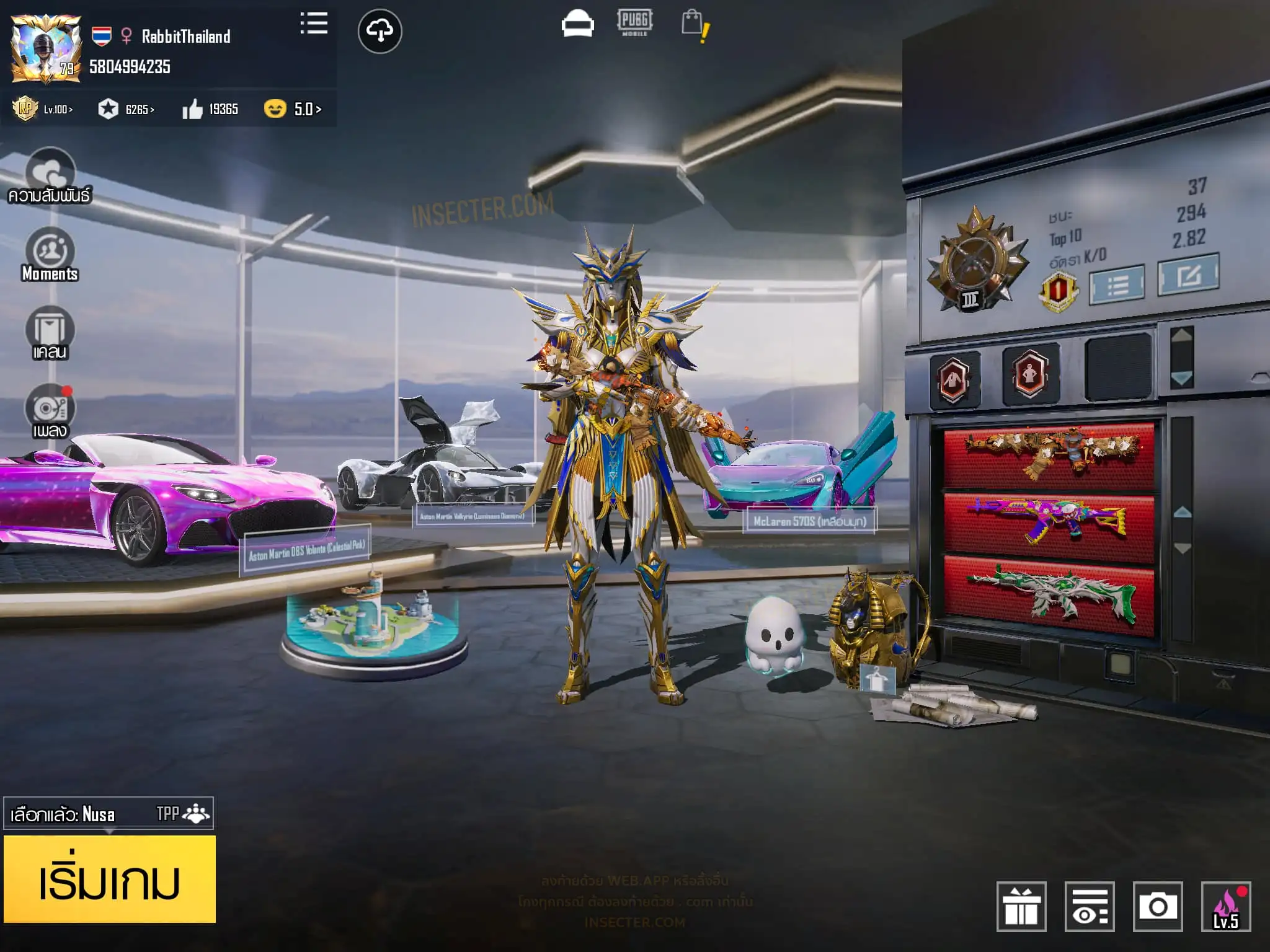The image size is (1270, 952).
Task: Open the helmet icon at top center
Action: coord(577,25)
